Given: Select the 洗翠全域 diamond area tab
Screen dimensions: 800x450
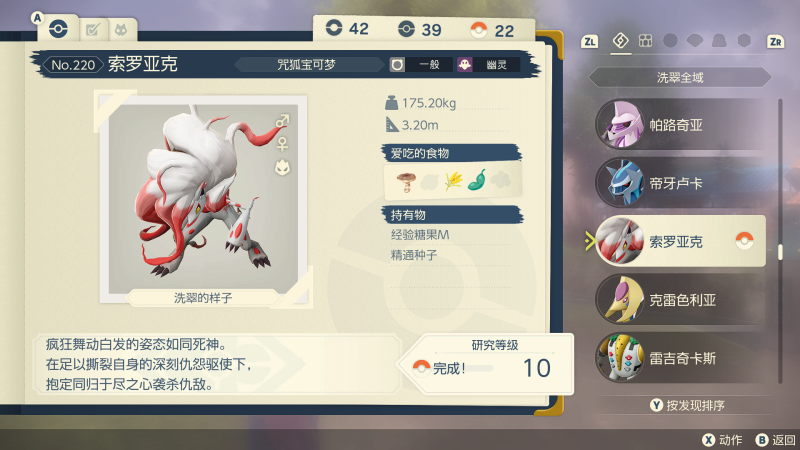Looking at the screenshot, I should pos(620,41).
